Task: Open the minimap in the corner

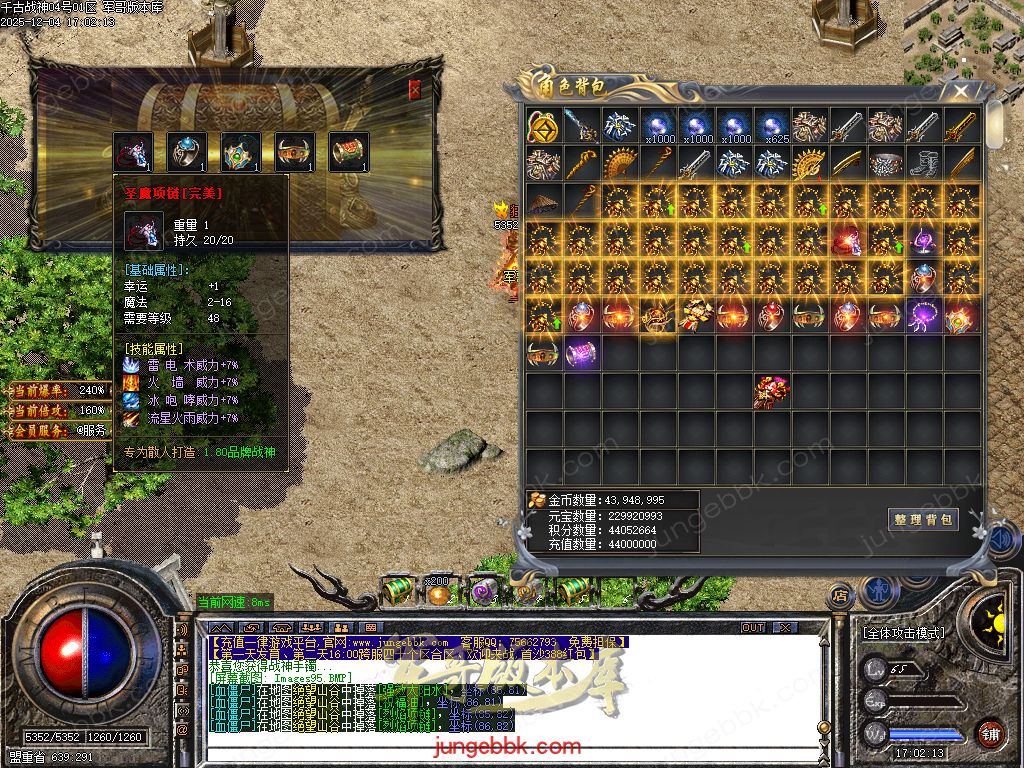Action: click(x=963, y=40)
